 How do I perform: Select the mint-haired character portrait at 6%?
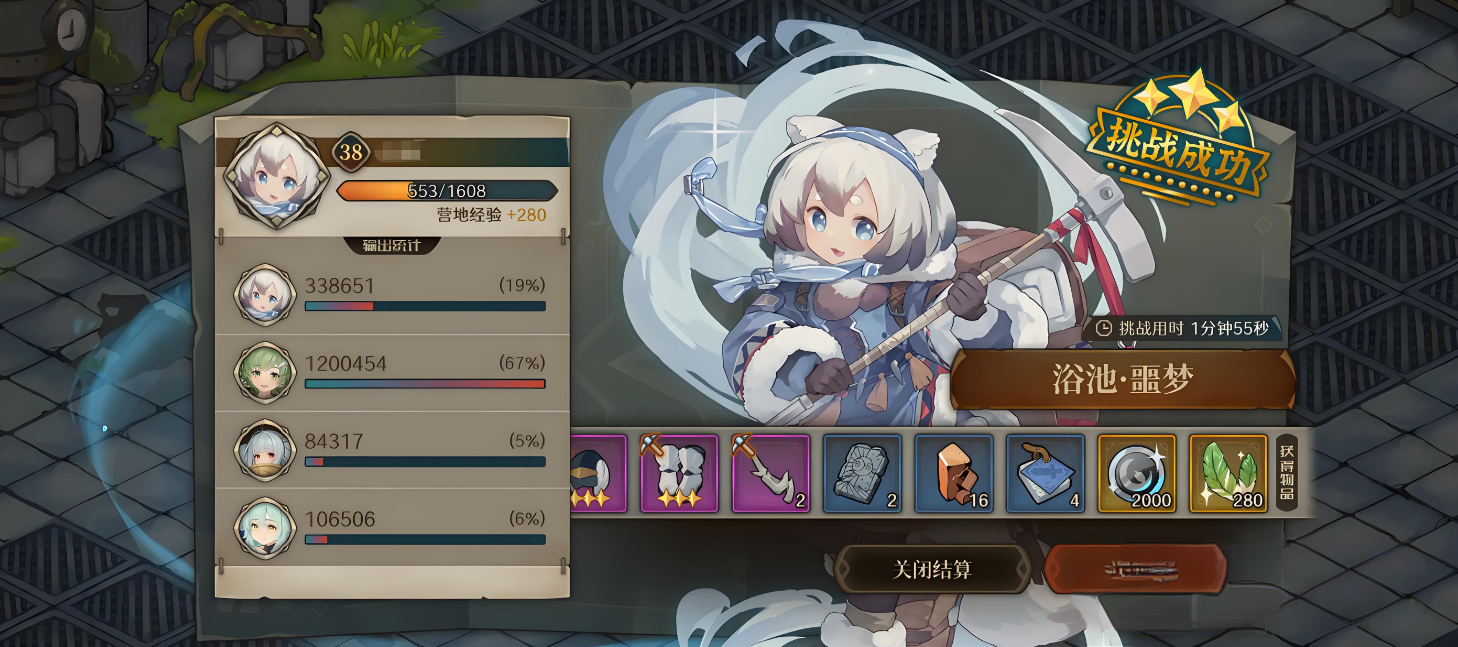click(x=264, y=527)
